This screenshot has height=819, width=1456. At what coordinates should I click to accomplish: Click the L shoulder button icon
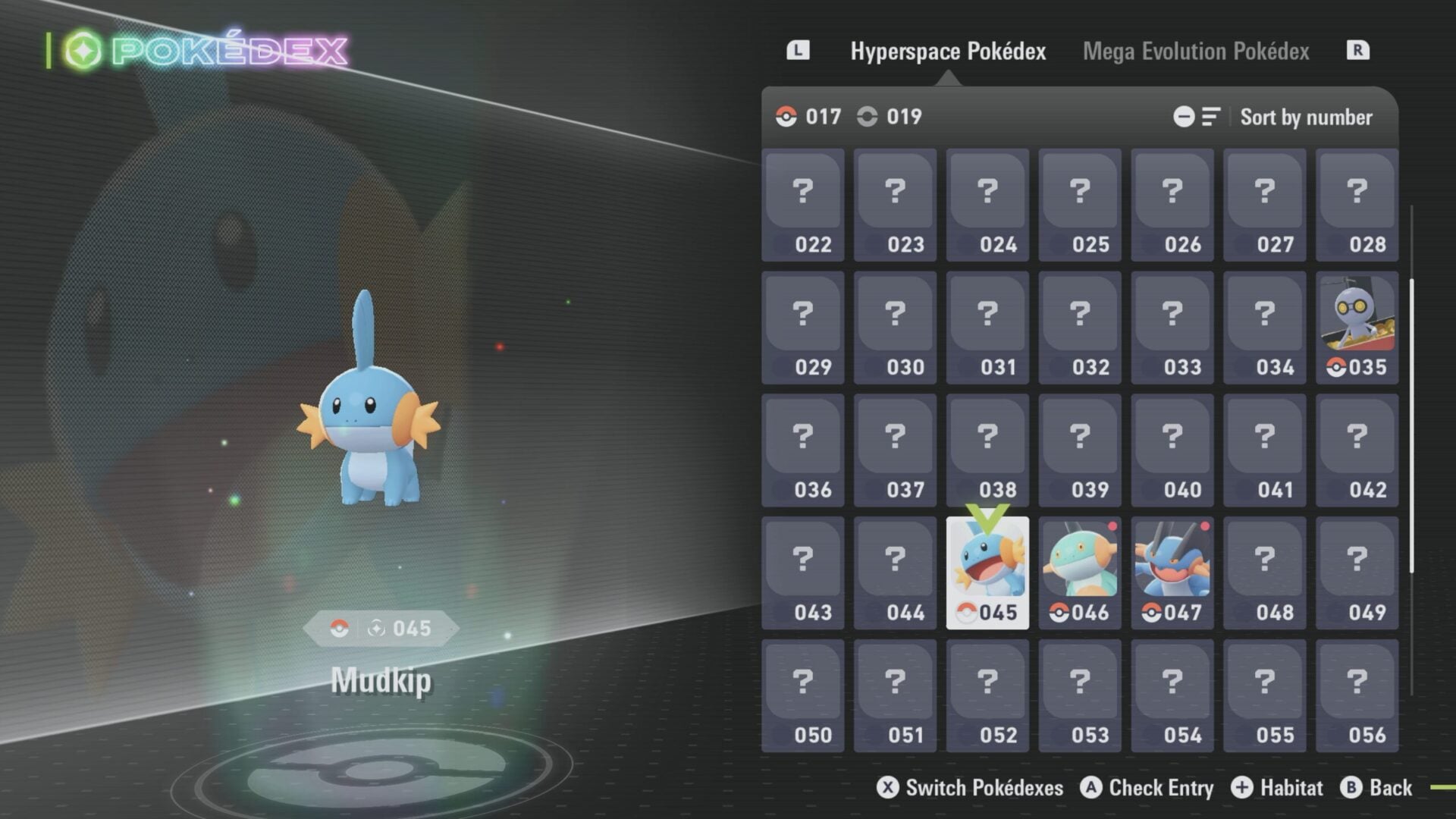pyautogui.click(x=798, y=52)
